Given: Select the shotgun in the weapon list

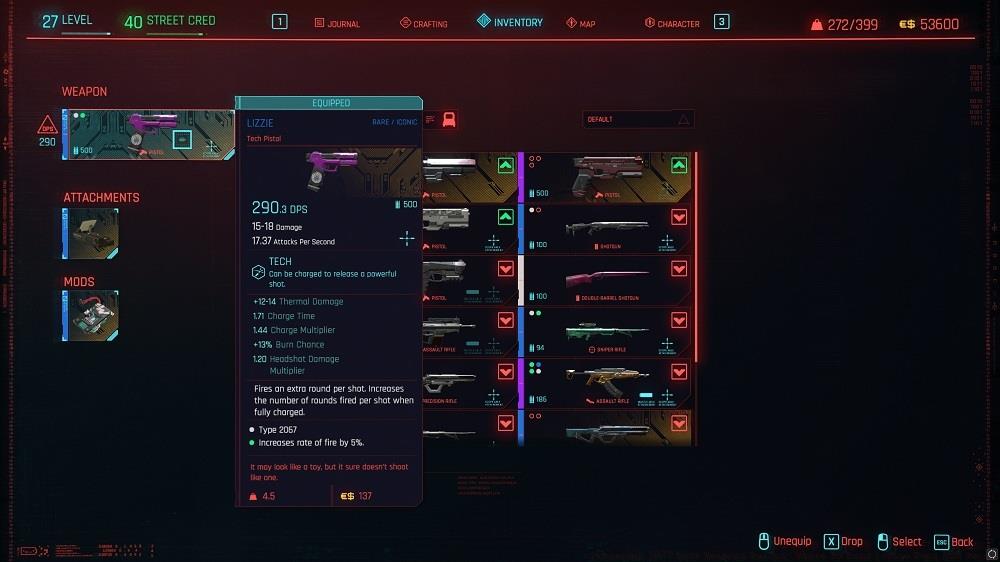Looking at the screenshot, I should (608, 229).
